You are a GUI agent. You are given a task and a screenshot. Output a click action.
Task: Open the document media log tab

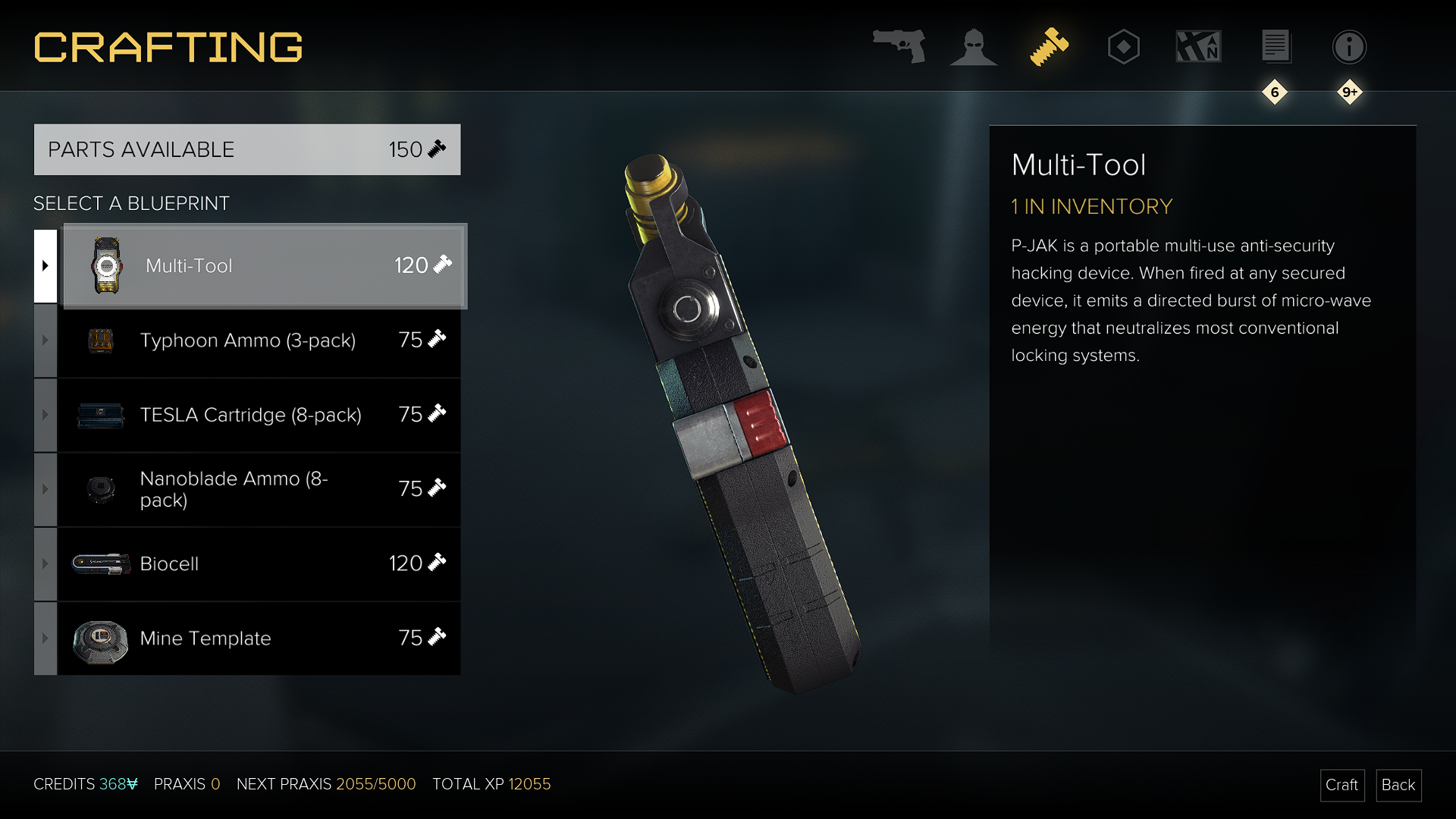pyautogui.click(x=1276, y=47)
